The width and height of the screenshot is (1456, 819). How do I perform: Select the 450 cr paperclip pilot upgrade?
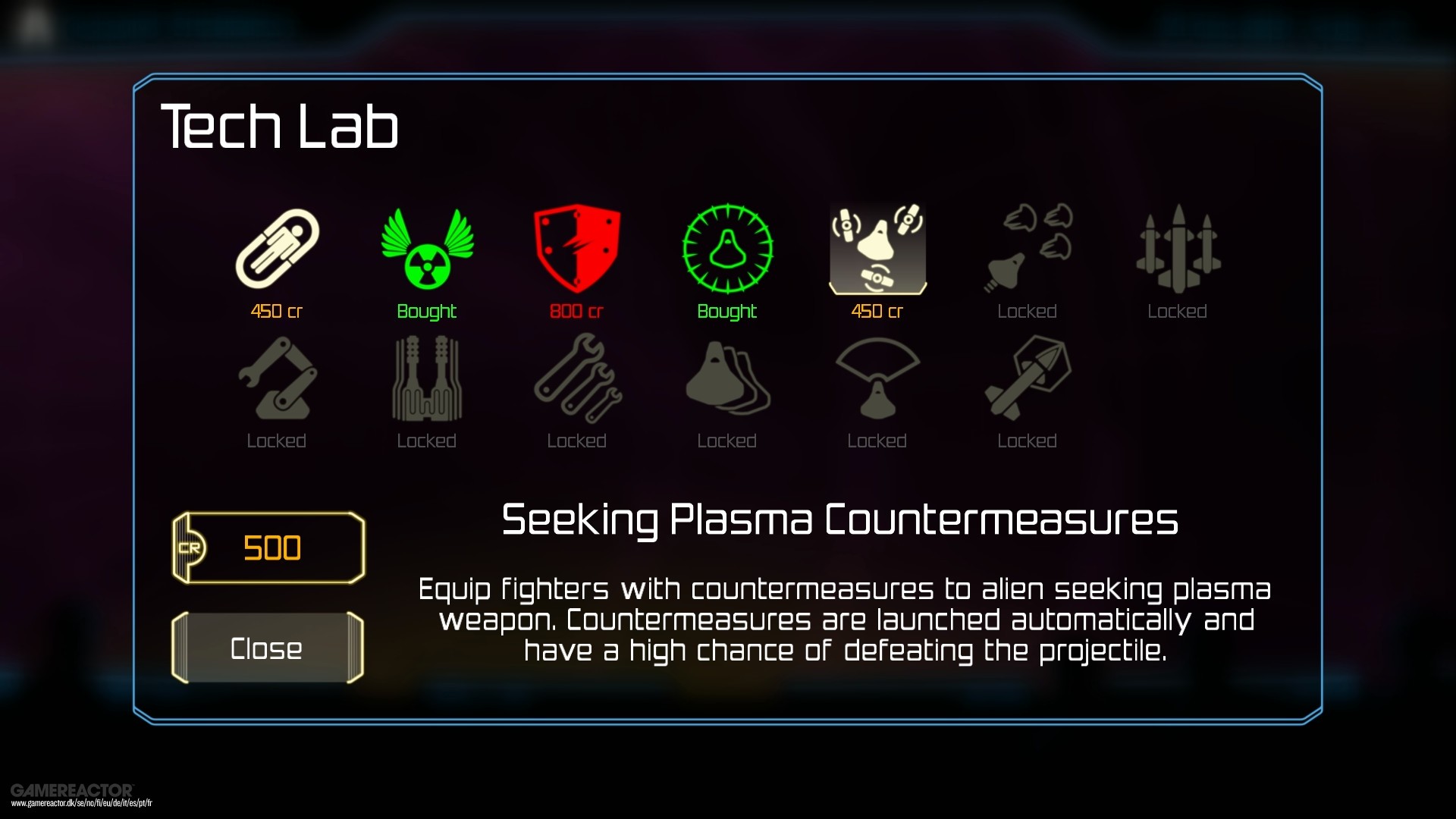pyautogui.click(x=277, y=249)
